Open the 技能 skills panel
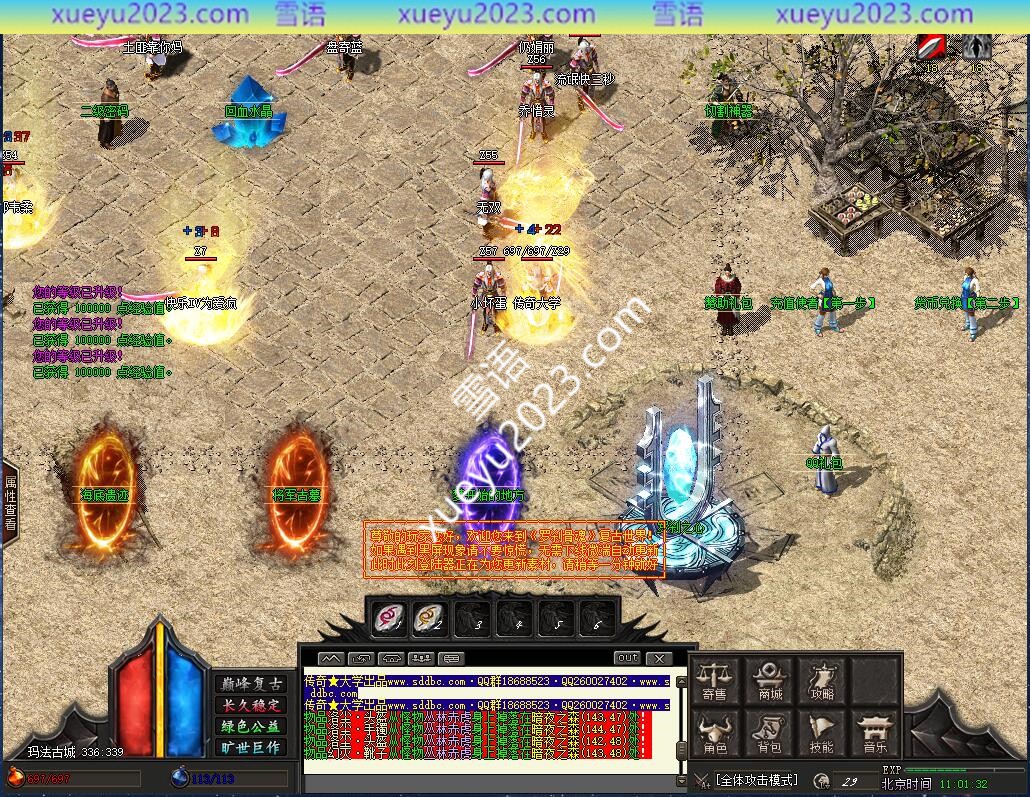 [x=822, y=733]
